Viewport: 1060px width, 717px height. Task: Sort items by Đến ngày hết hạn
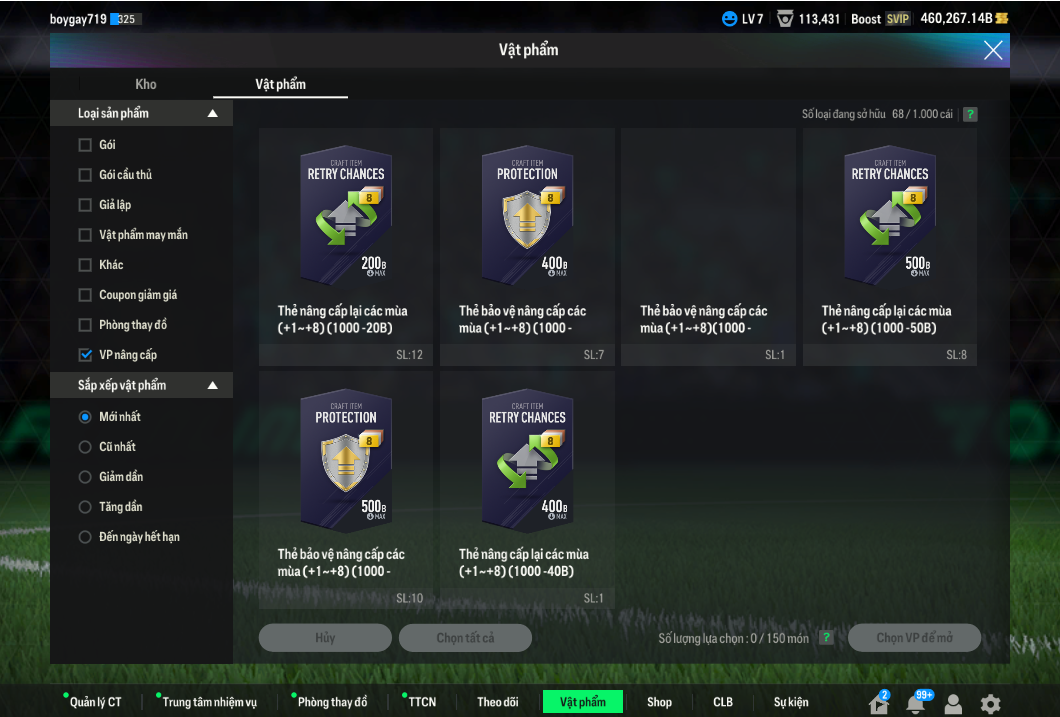[85, 537]
